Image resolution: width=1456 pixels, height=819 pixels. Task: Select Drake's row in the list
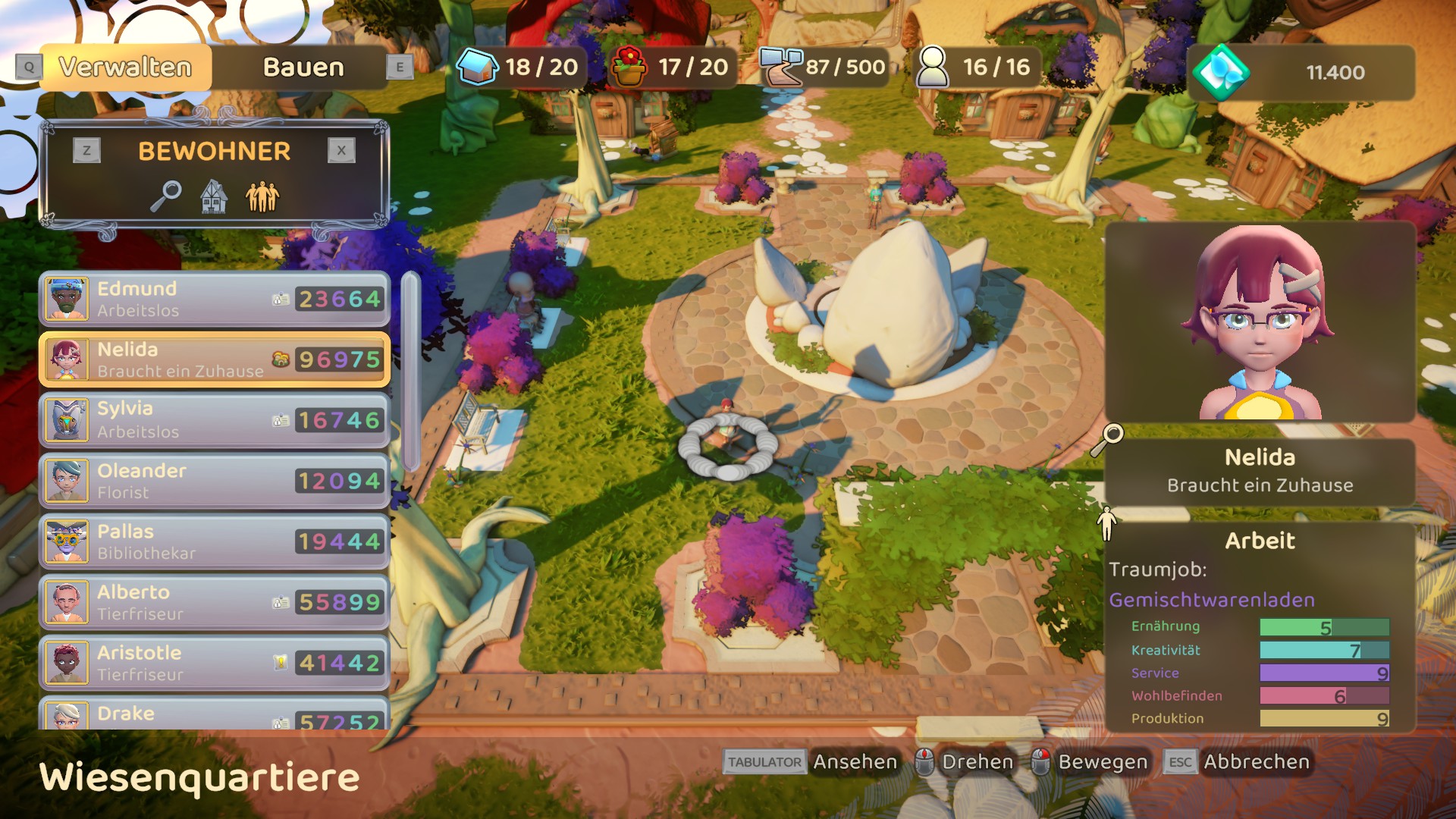pyautogui.click(x=214, y=714)
